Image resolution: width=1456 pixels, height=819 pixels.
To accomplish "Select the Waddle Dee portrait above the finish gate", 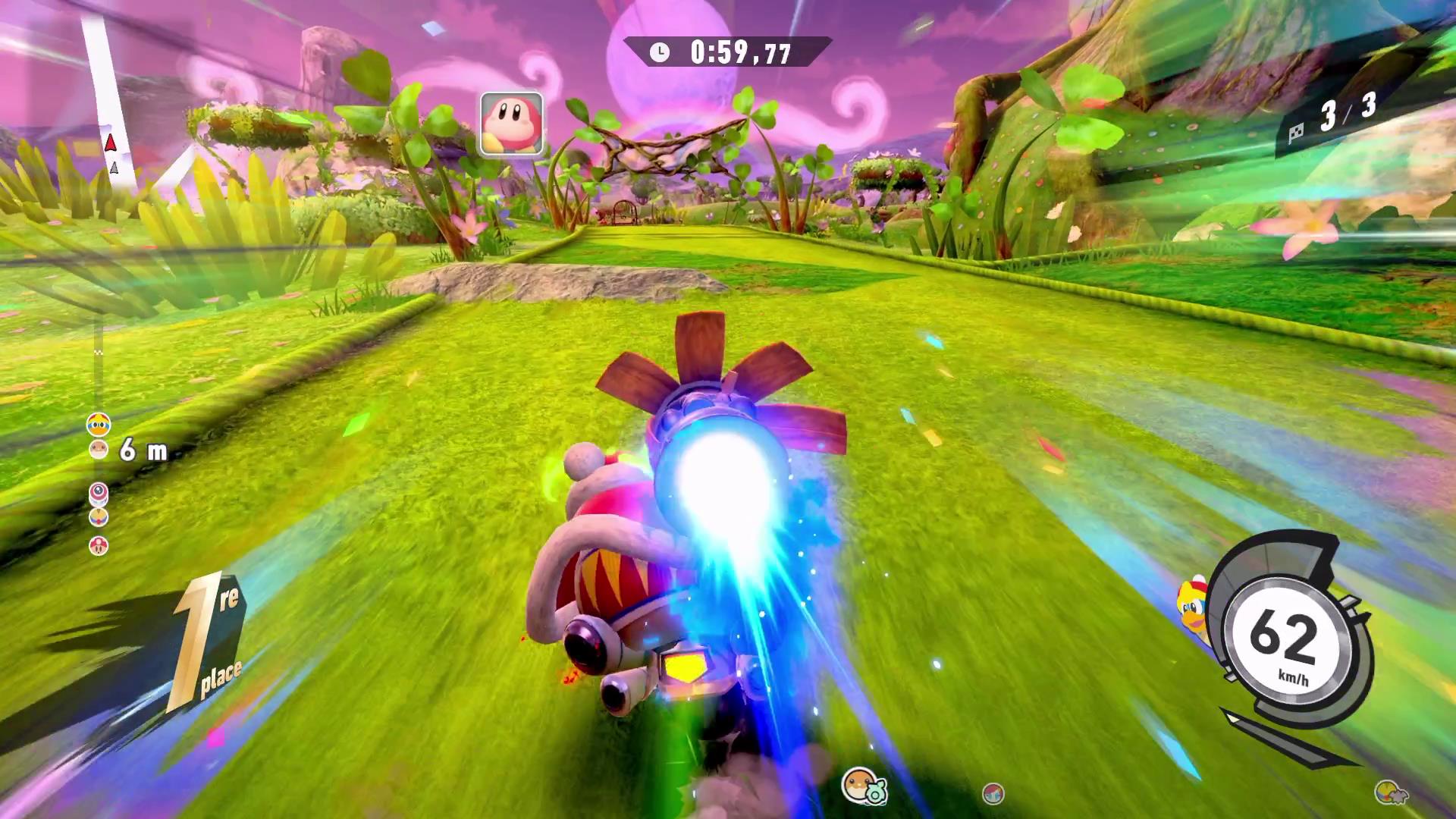I will pyautogui.click(x=510, y=124).
